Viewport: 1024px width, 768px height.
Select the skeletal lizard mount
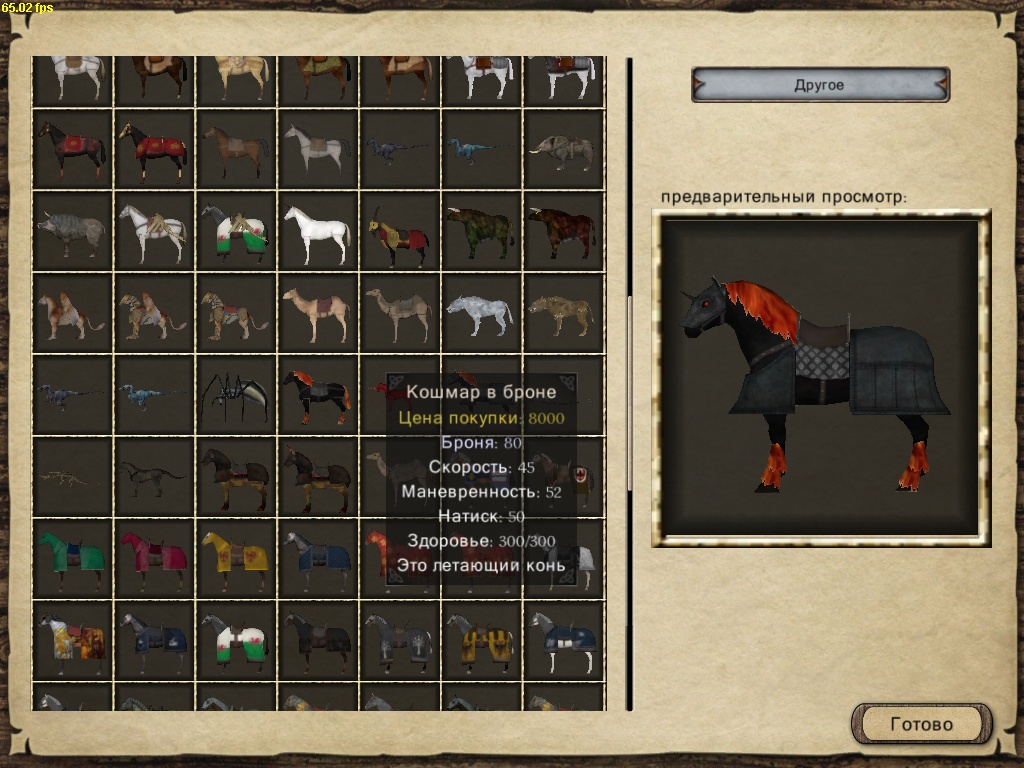tap(71, 477)
